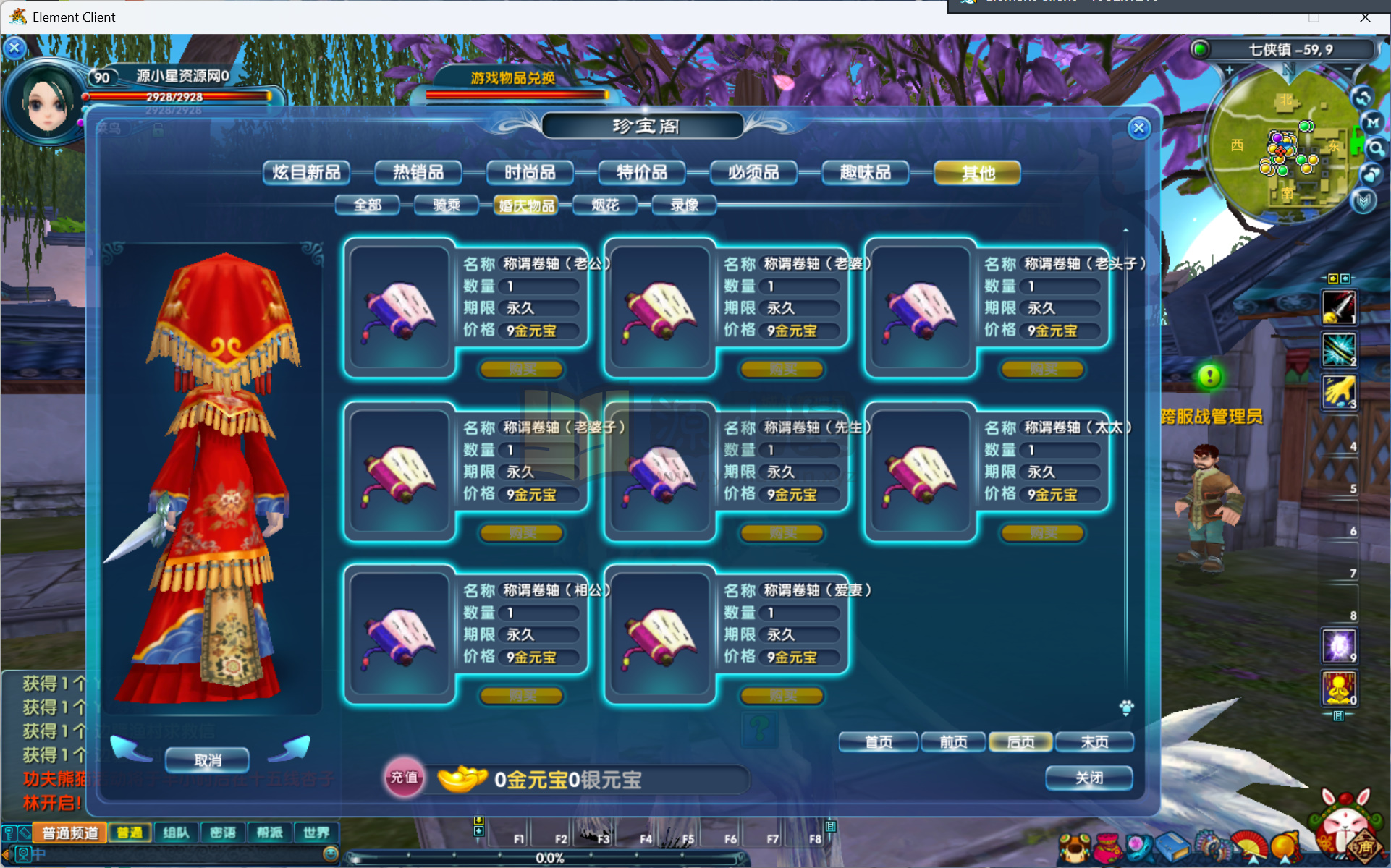The image size is (1391, 868).
Task: Open the pink coin pouch icon at bottom
Action: [1107, 846]
